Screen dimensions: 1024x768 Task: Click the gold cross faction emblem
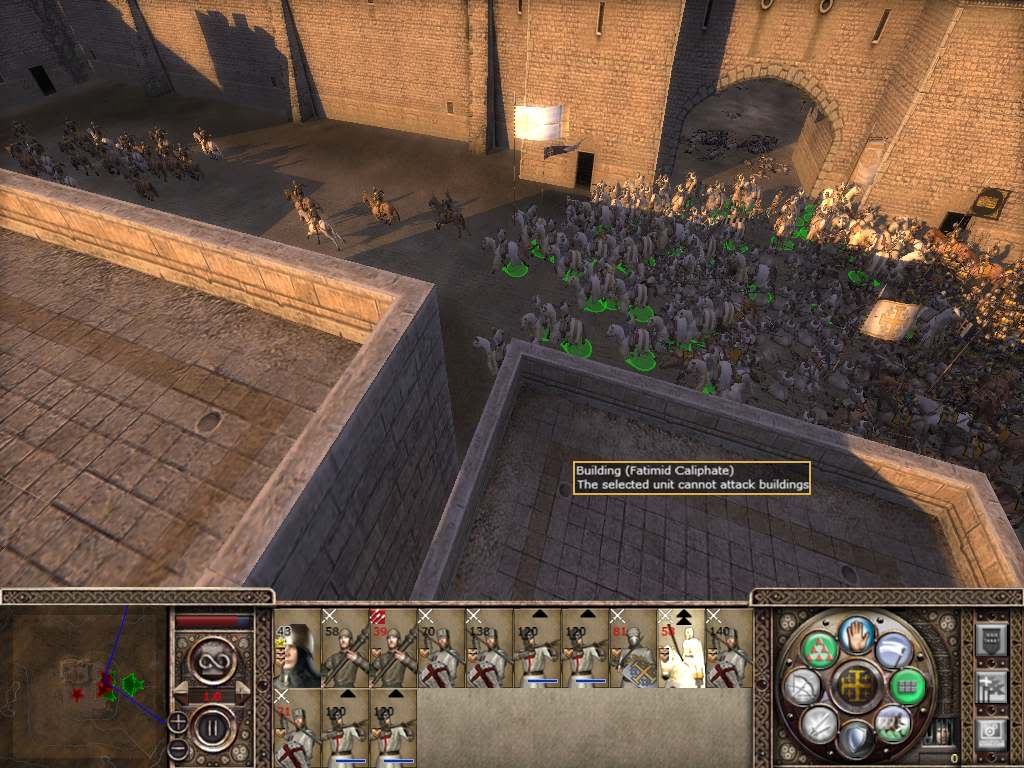point(856,686)
